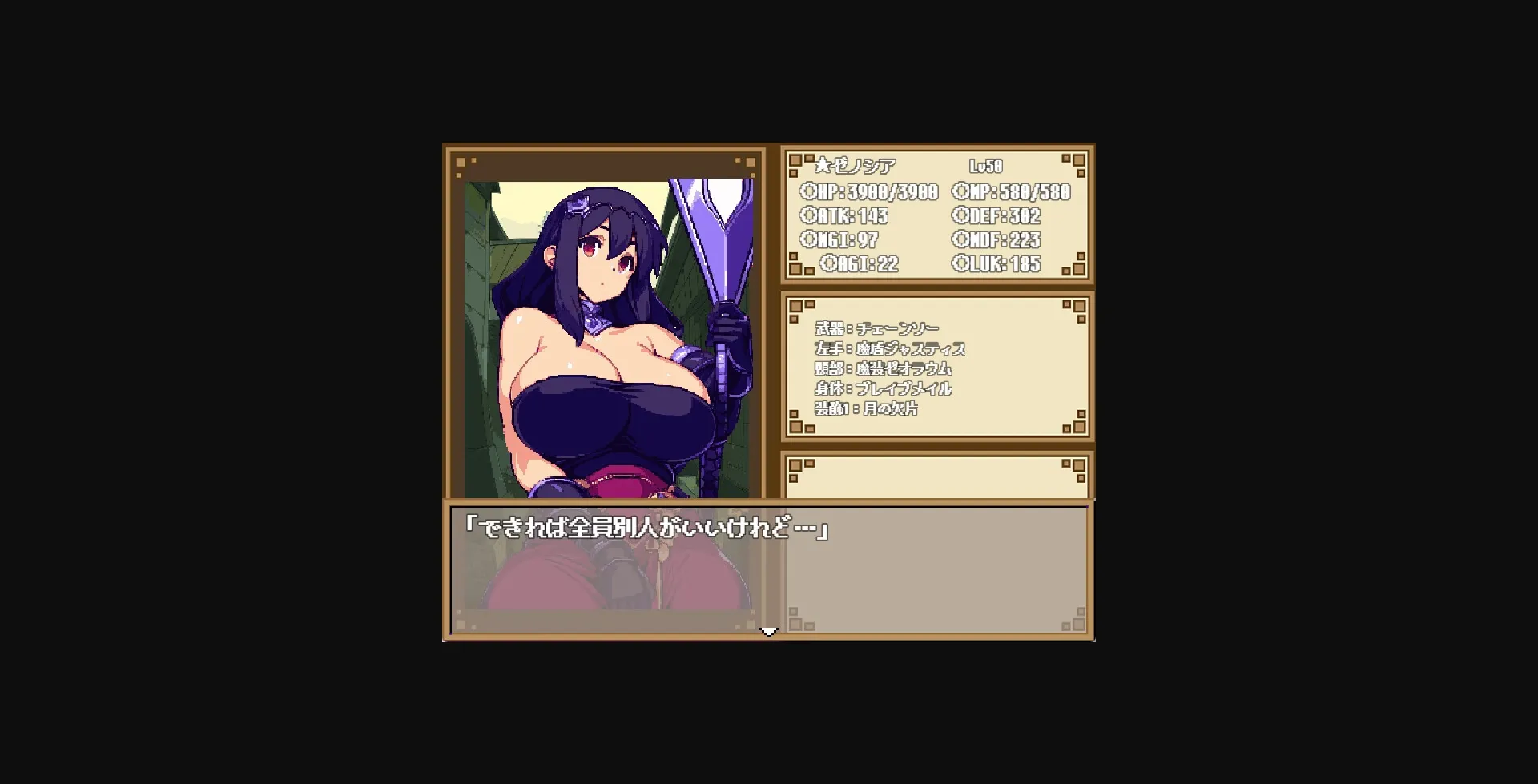This screenshot has width=1538, height=784.
Task: Click the 身体: ブレイブメイル equipment entry
Action: [884, 388]
